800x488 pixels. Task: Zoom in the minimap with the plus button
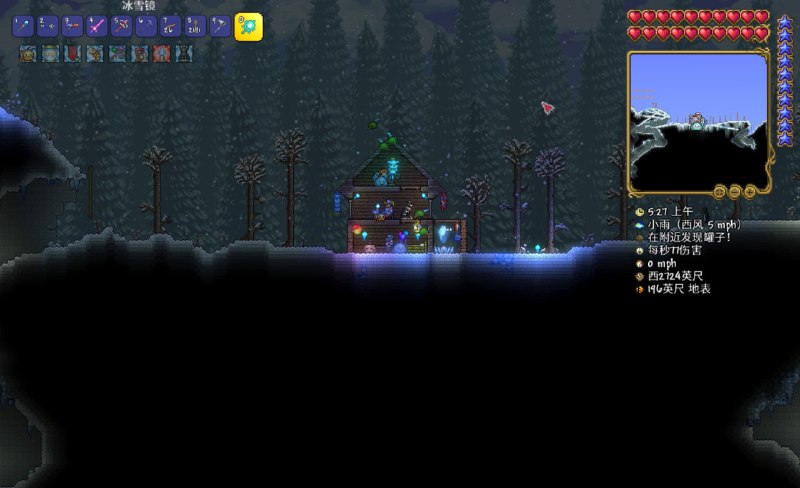click(750, 190)
